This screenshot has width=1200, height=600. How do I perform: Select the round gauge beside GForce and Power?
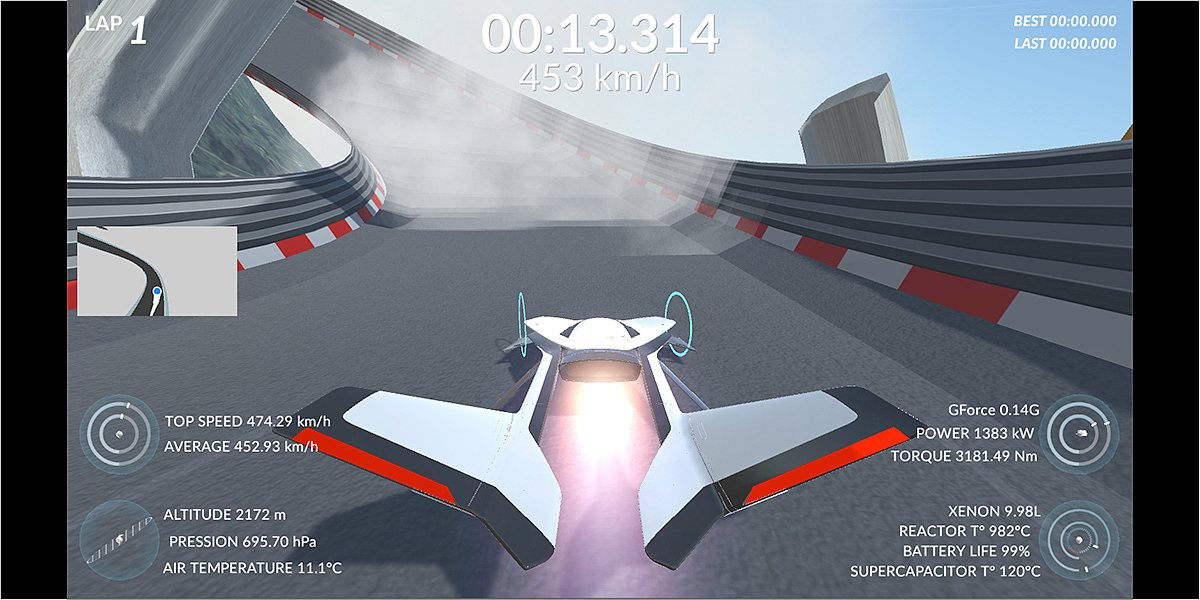[x=1081, y=433]
